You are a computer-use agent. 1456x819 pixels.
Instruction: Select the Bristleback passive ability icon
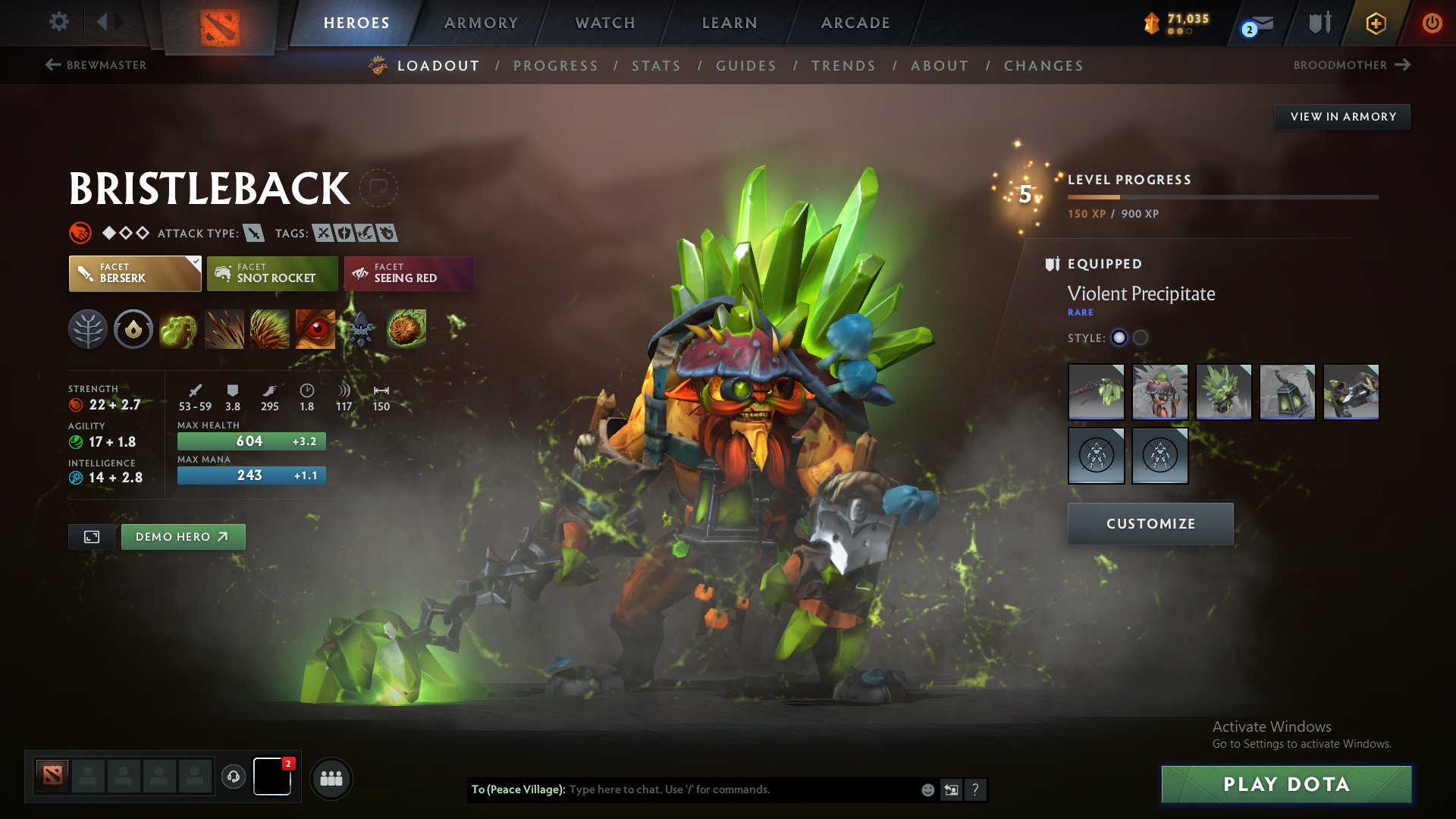coord(270,328)
